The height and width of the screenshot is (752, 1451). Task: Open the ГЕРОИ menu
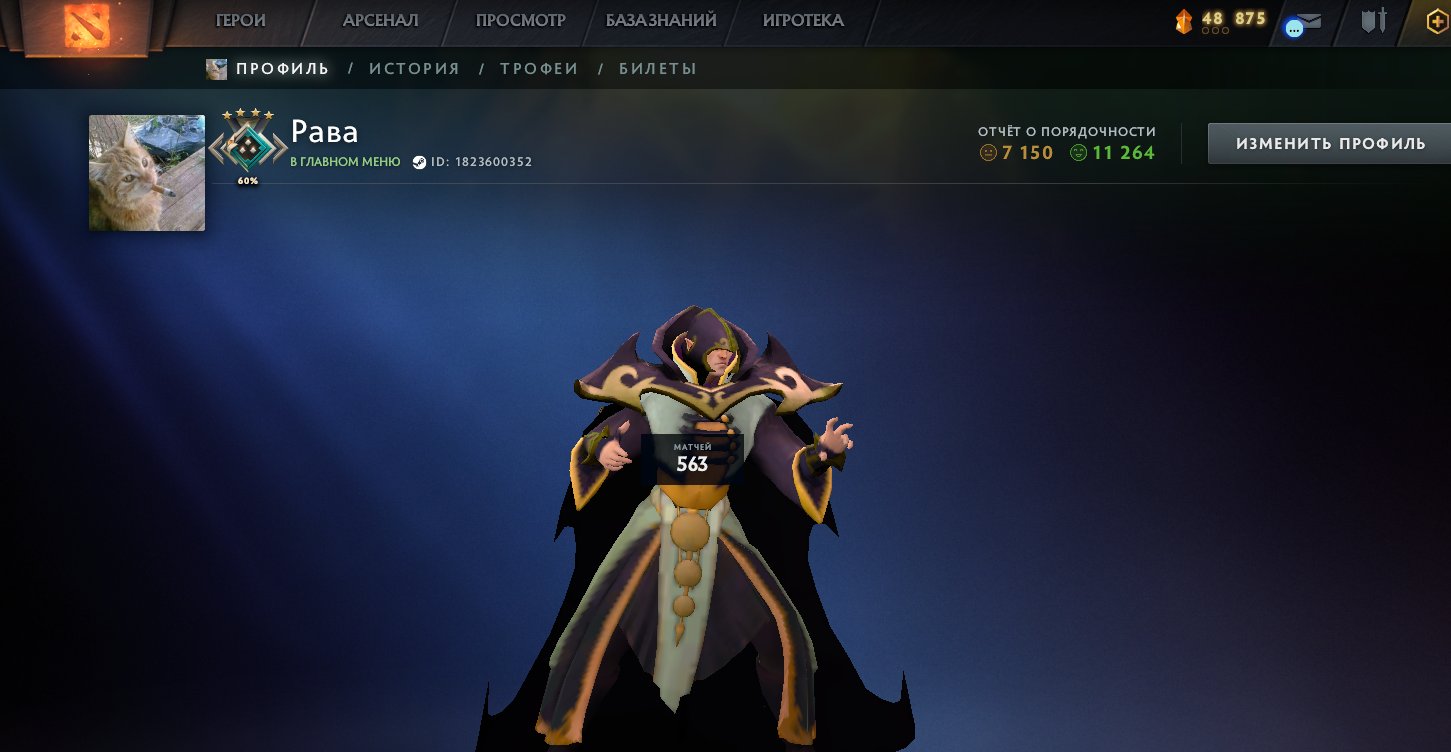coord(241,20)
